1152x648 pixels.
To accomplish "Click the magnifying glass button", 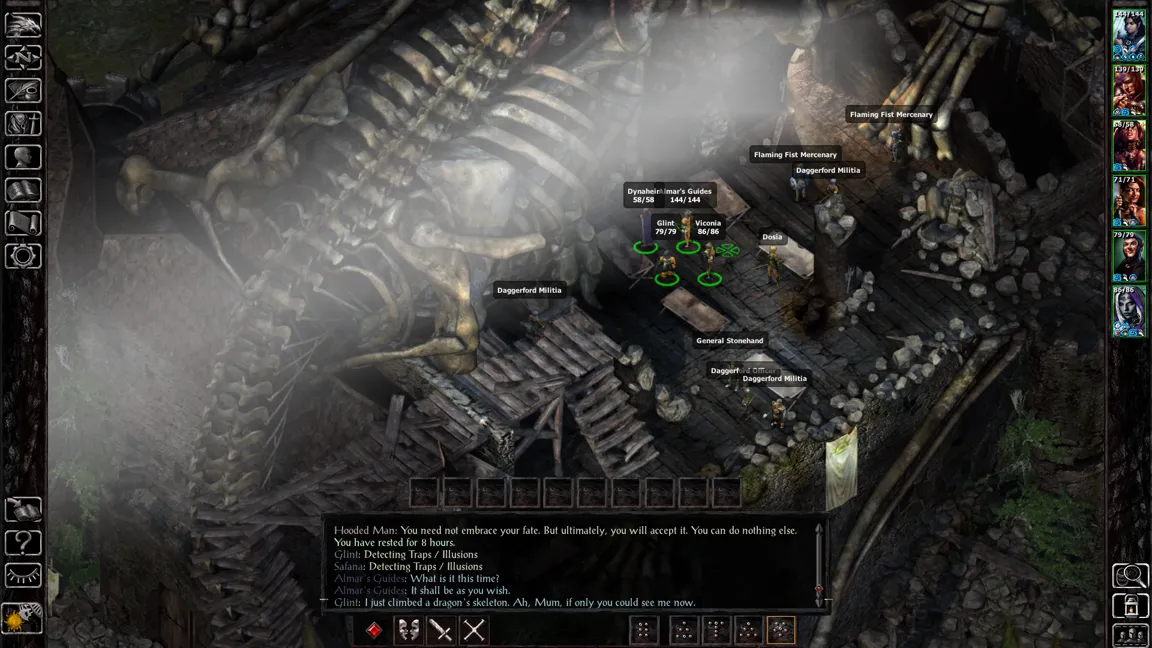I will 1131,575.
